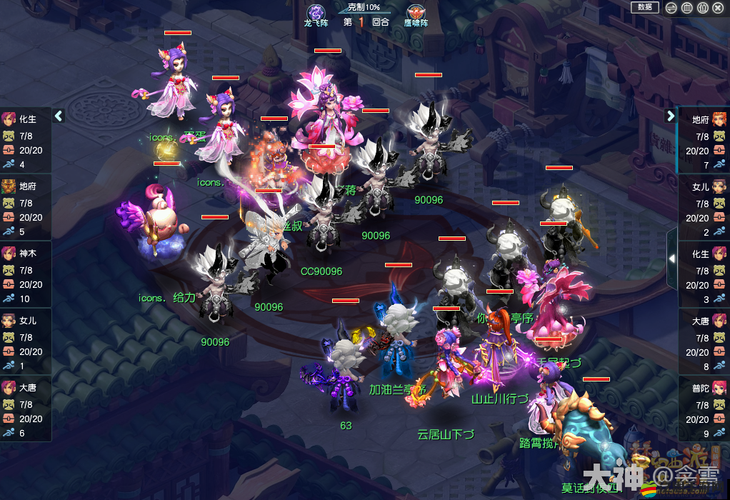Close the battle replay window

click(719, 7)
